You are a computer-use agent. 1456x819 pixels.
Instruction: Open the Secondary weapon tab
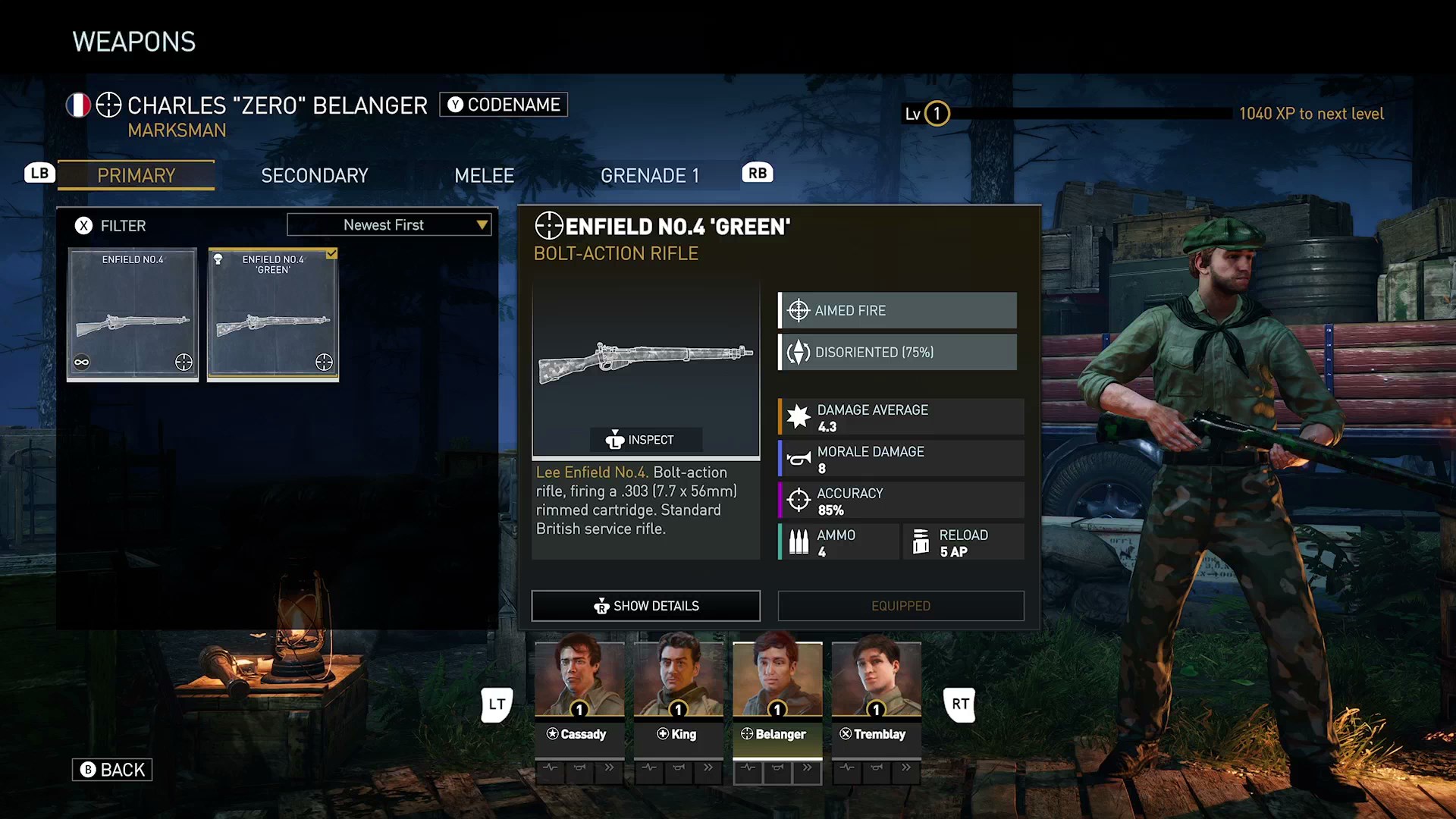tap(314, 175)
